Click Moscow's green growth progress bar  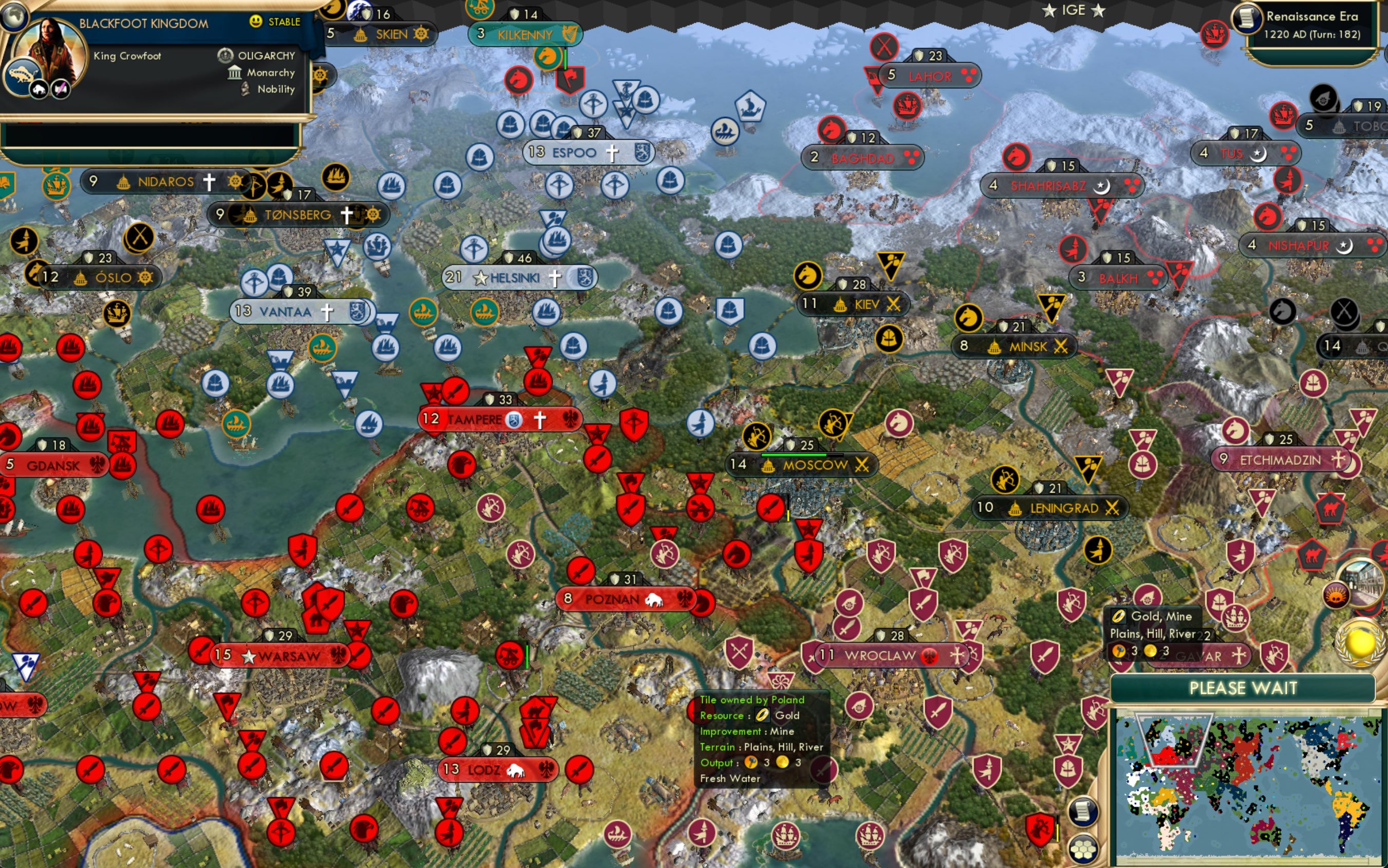[794, 455]
